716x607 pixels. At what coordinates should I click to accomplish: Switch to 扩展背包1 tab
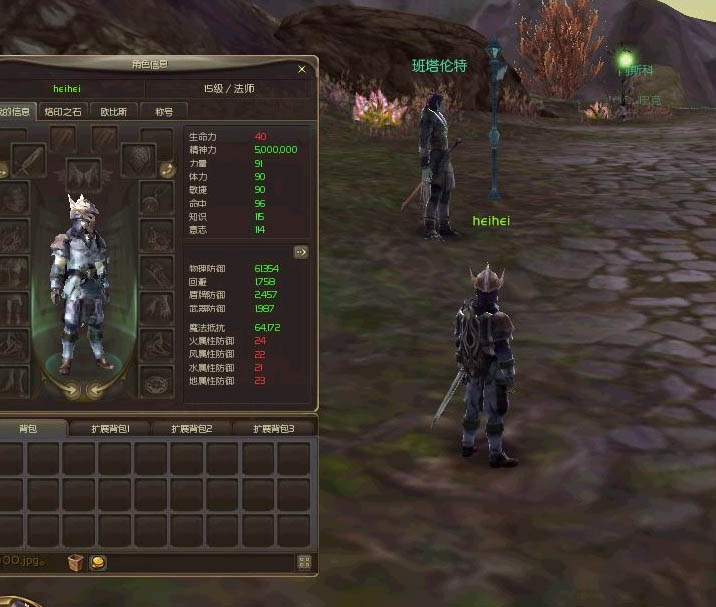[110, 428]
